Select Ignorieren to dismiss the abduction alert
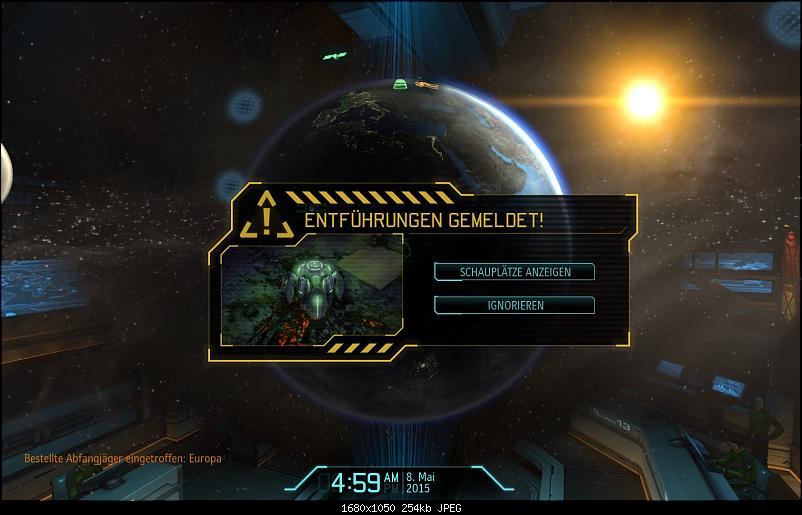802x515 pixels. coord(514,305)
